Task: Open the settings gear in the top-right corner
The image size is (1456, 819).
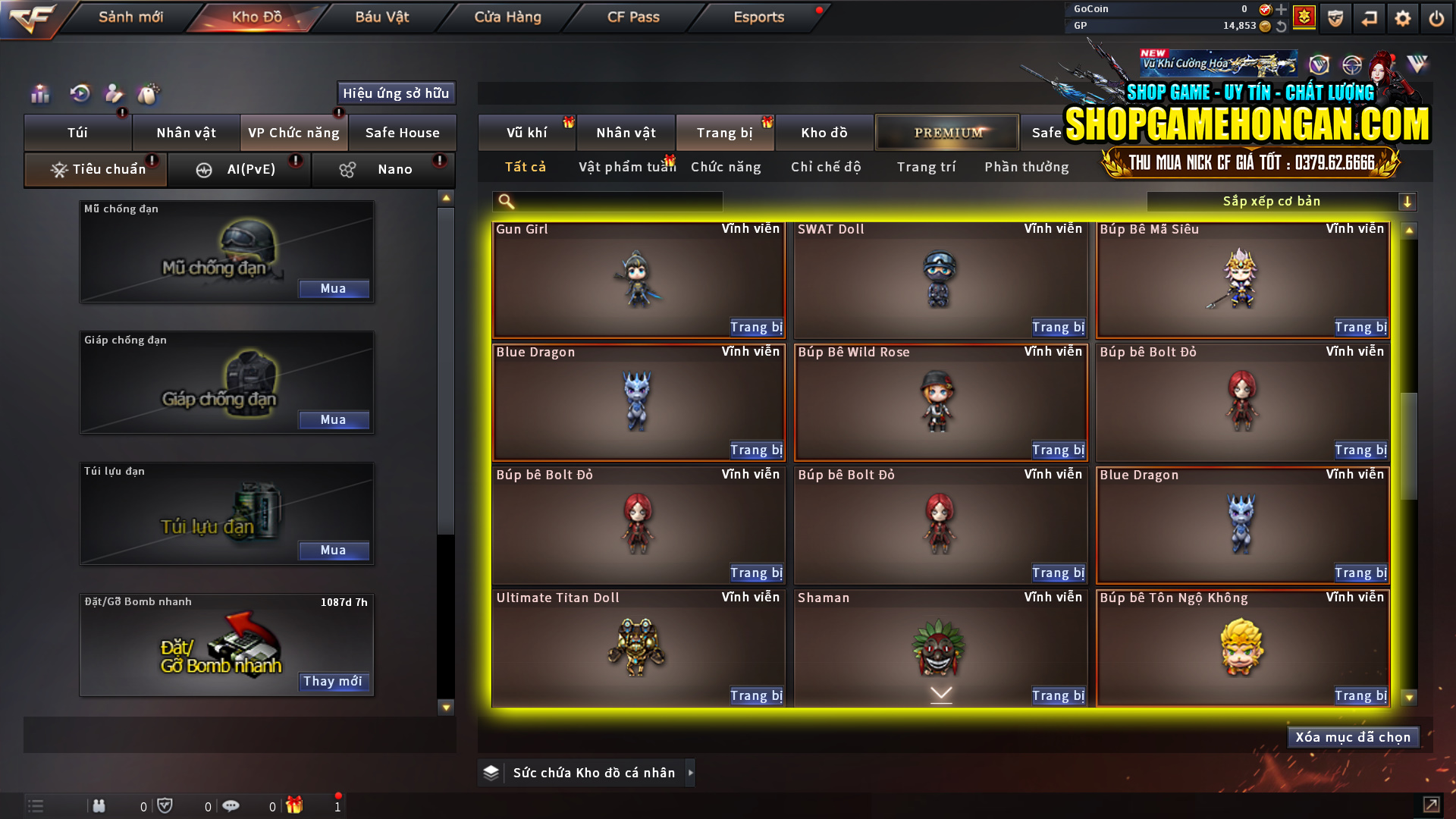Action: click(x=1403, y=18)
